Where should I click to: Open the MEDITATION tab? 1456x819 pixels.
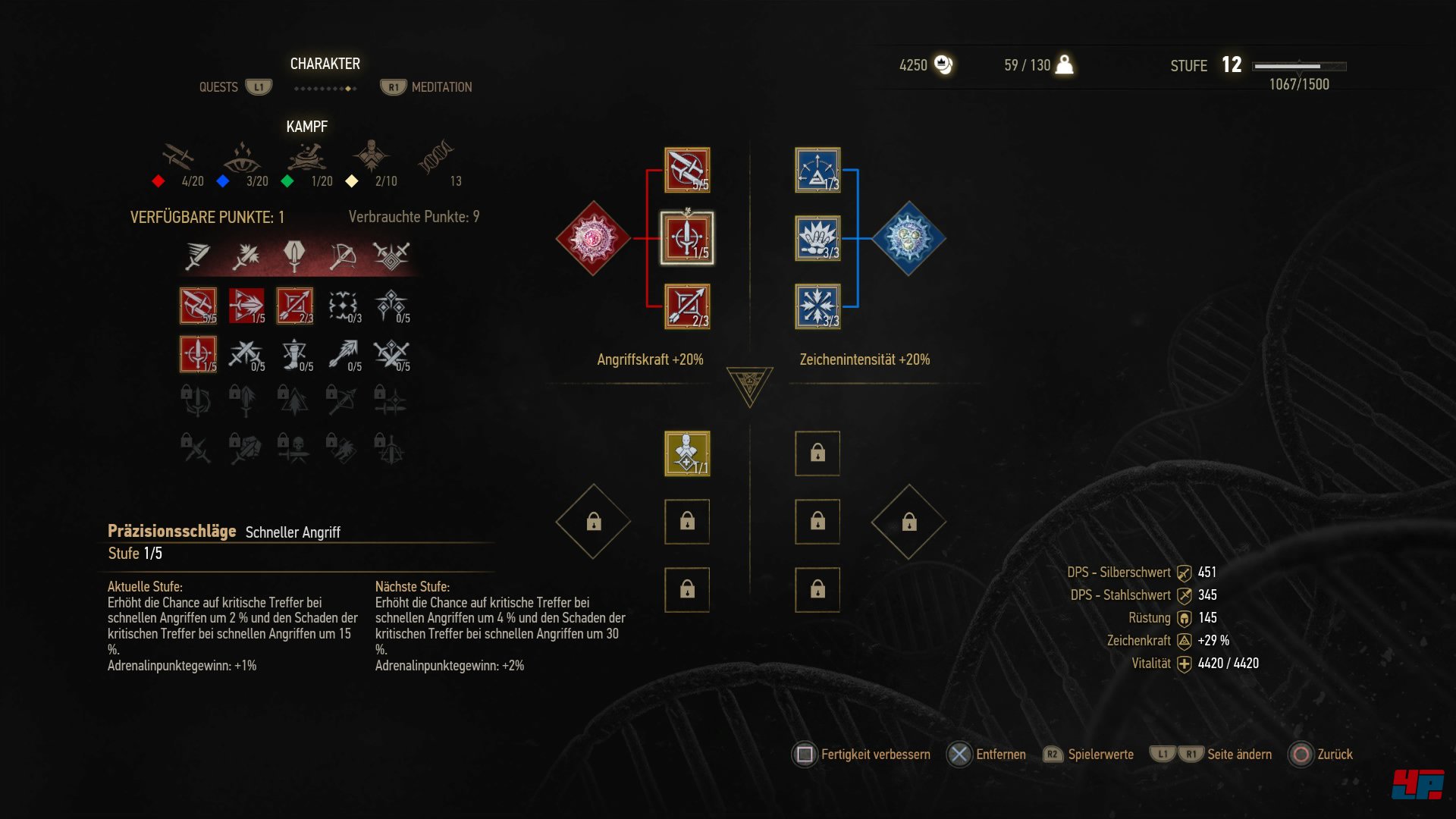(x=441, y=86)
